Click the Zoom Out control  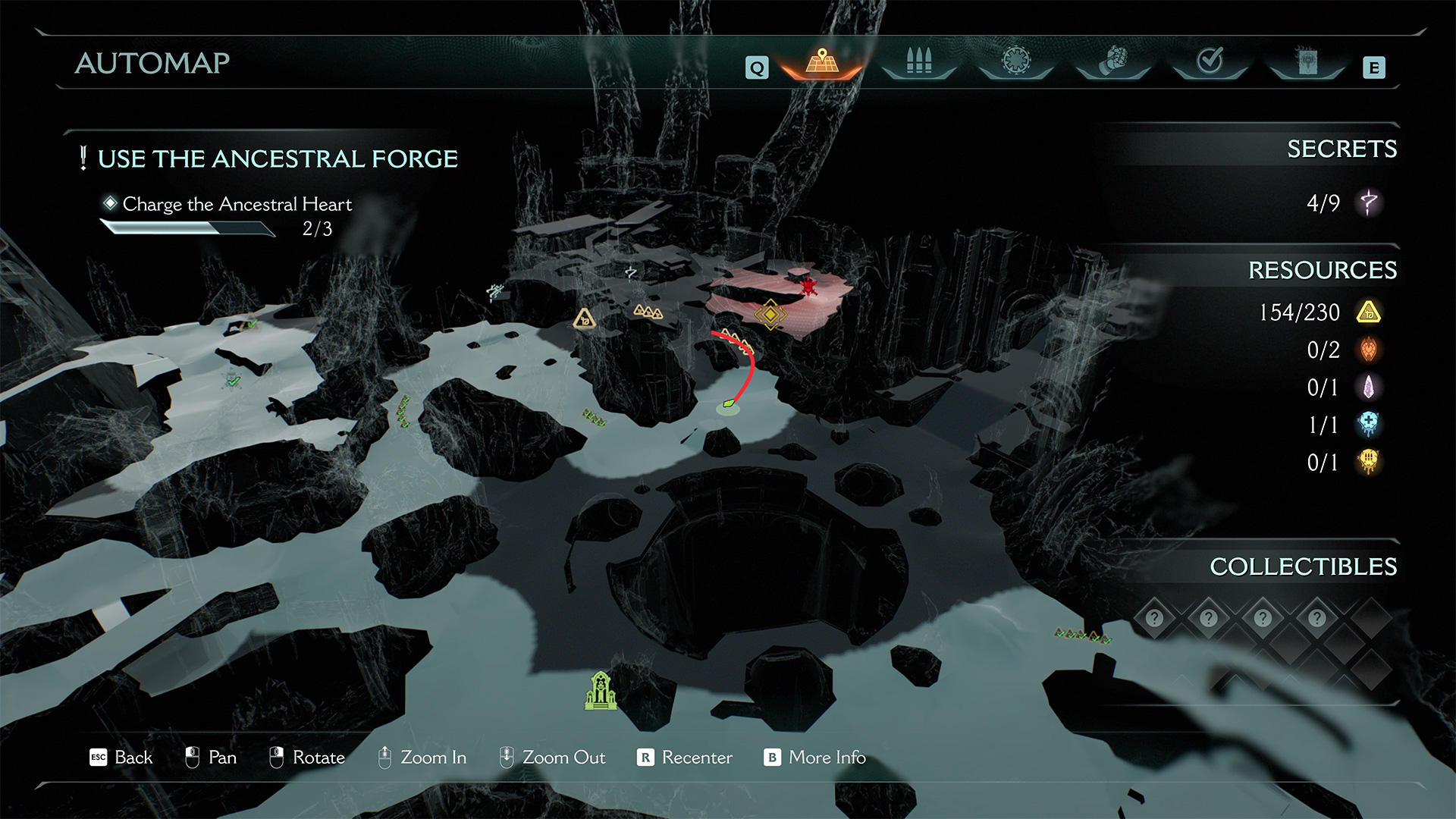553,758
